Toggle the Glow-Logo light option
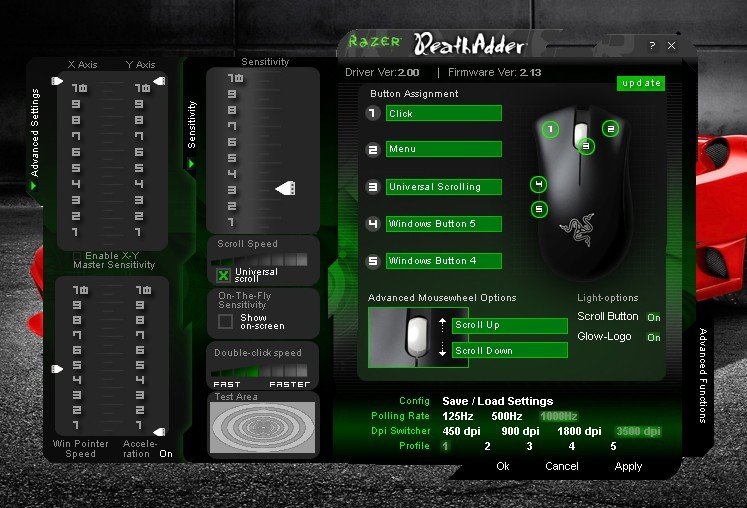747x508 pixels. (653, 337)
